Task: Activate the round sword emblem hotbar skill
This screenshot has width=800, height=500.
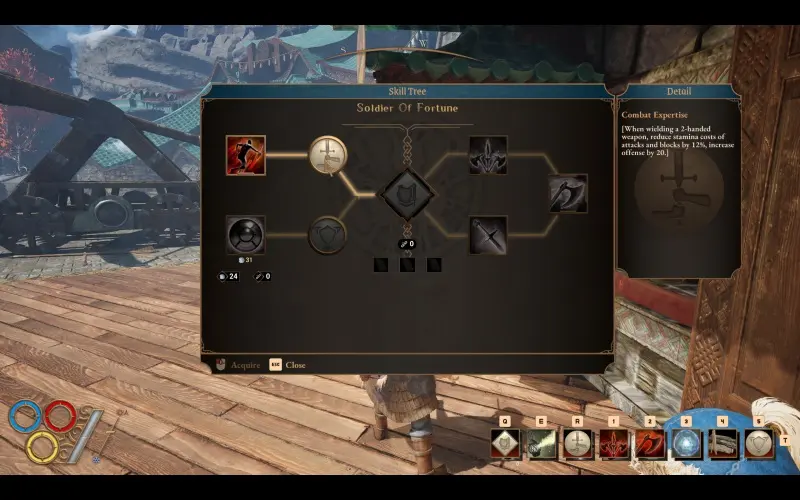Action: [x=577, y=443]
